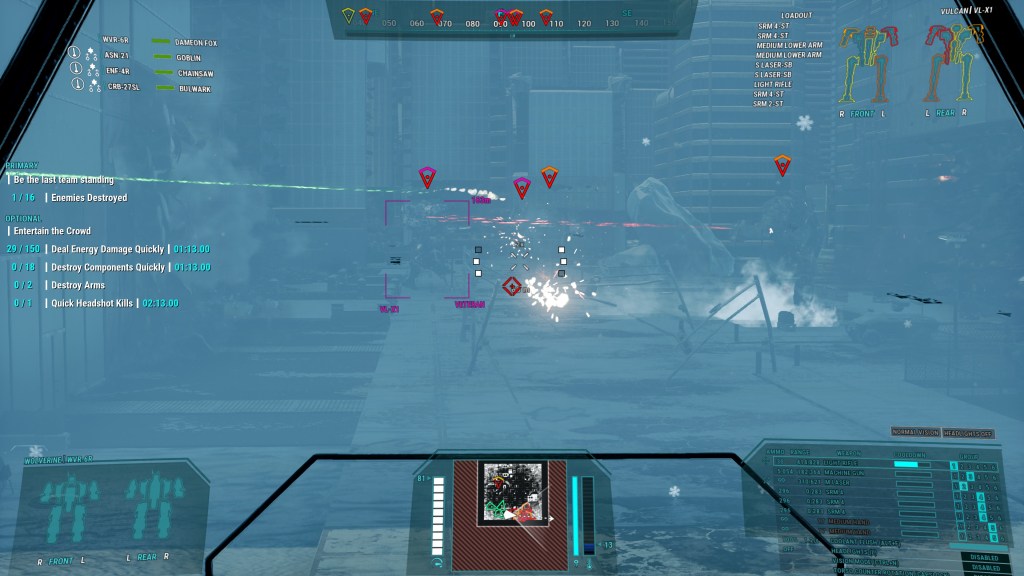Select lancemate Goblin in the lance list
The height and width of the screenshot is (576, 1024).
[190, 57]
